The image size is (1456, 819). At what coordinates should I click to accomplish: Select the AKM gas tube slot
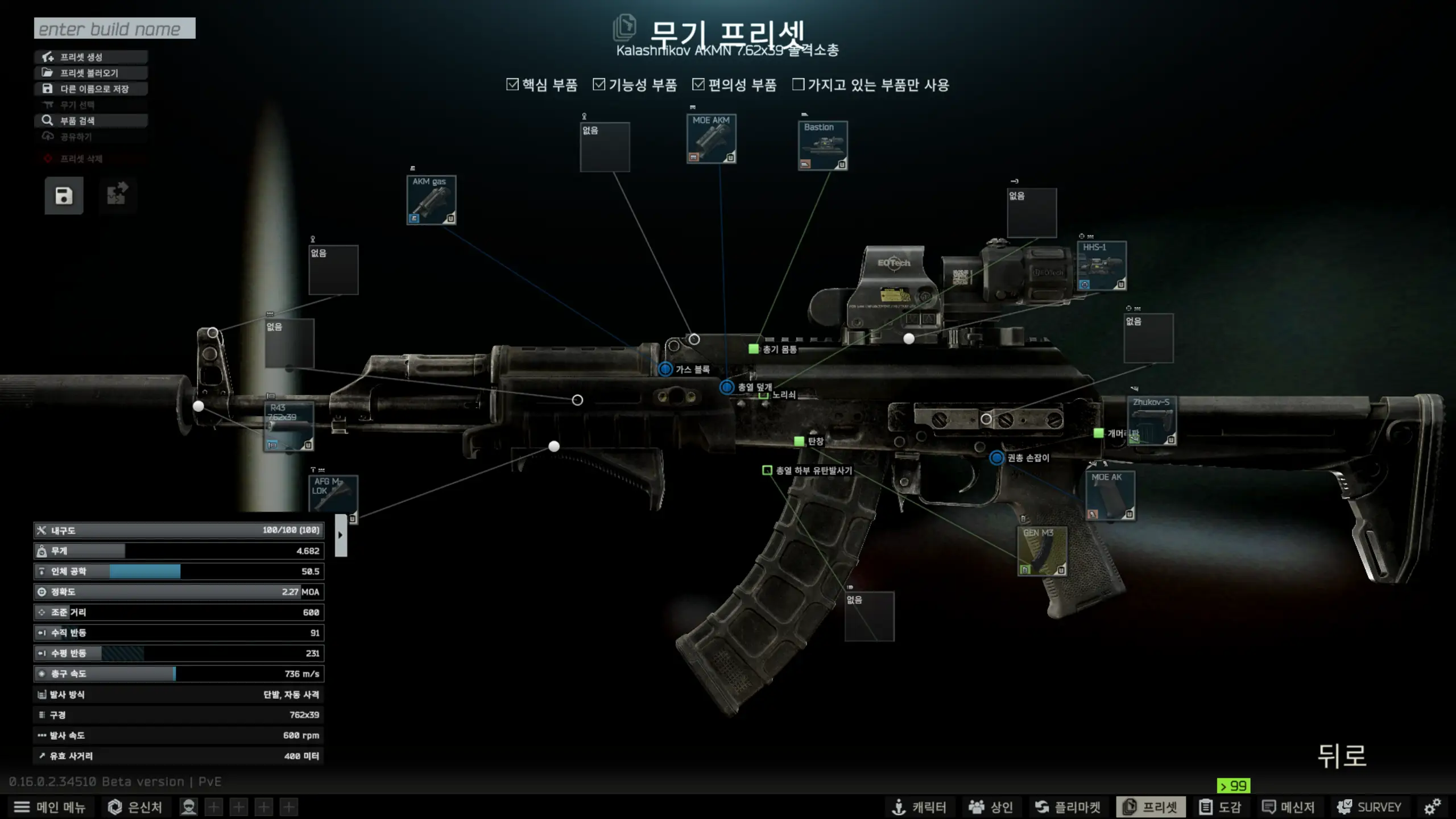(x=431, y=200)
